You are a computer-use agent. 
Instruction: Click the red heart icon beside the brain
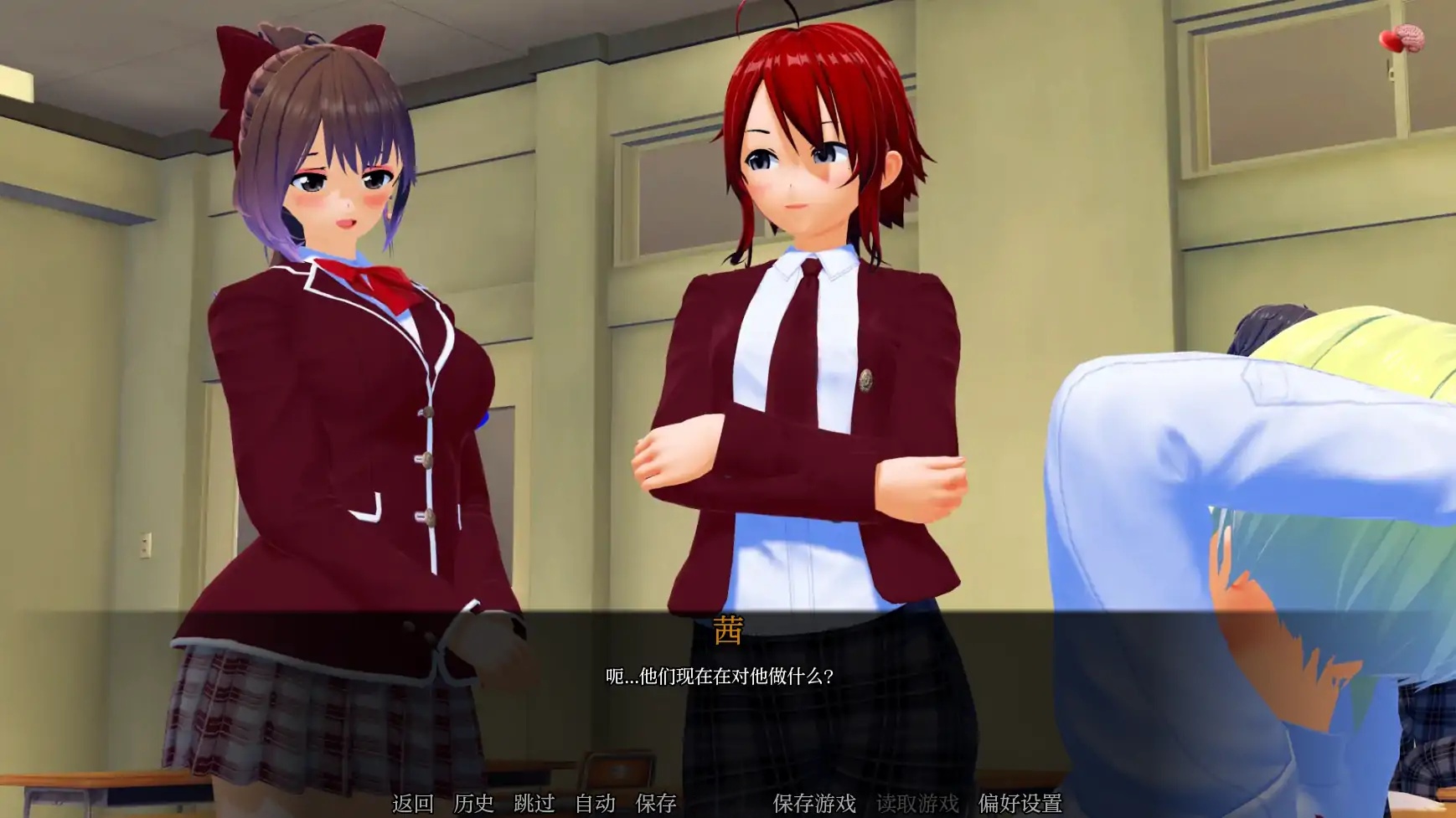[x=1390, y=41]
